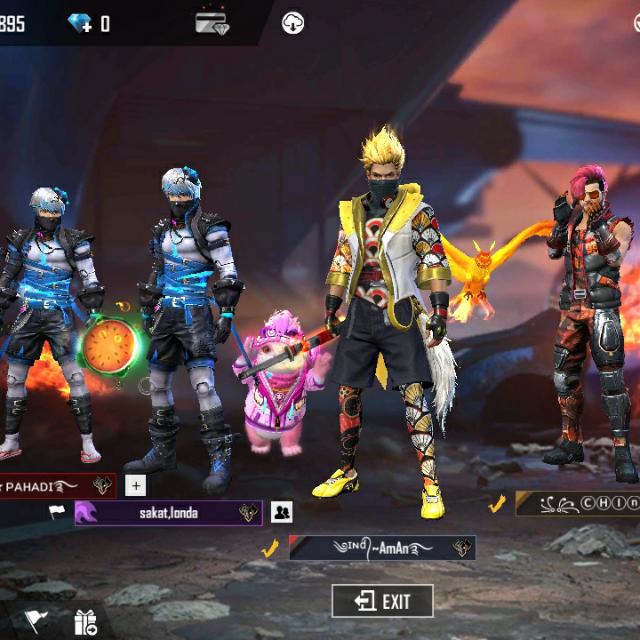This screenshot has height=640, width=640.
Task: Open the gift box icon
Action: pos(85,623)
